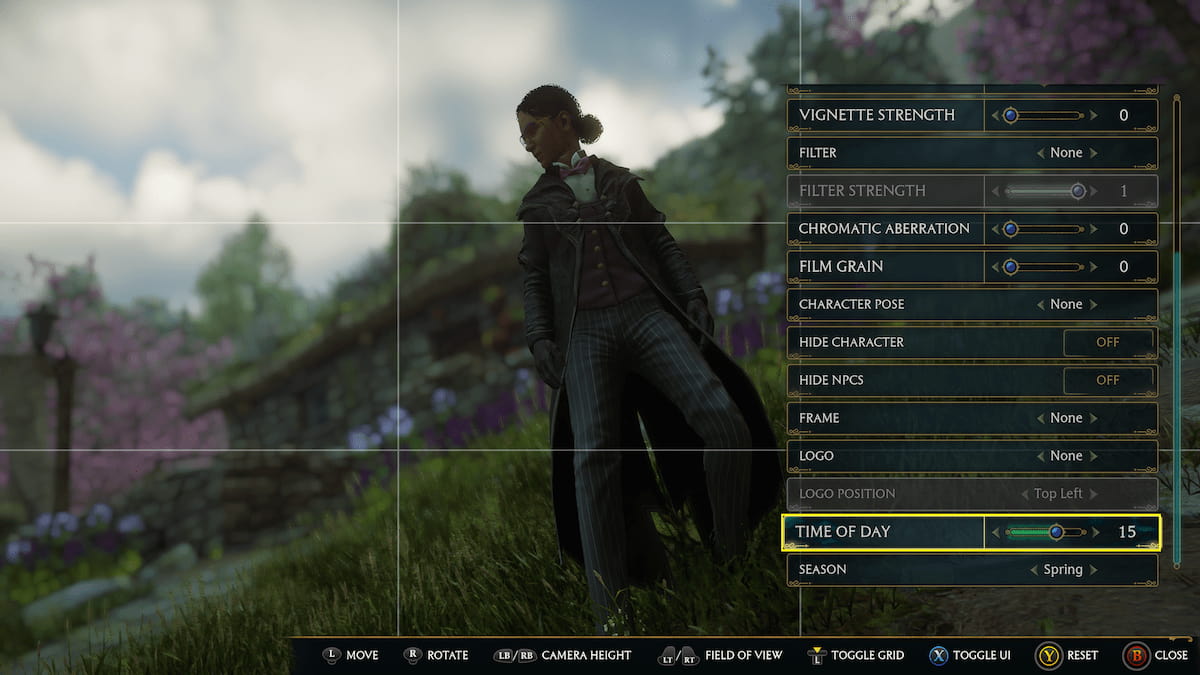
Task: Decrease Time of Day left arrow
Action: coord(995,532)
